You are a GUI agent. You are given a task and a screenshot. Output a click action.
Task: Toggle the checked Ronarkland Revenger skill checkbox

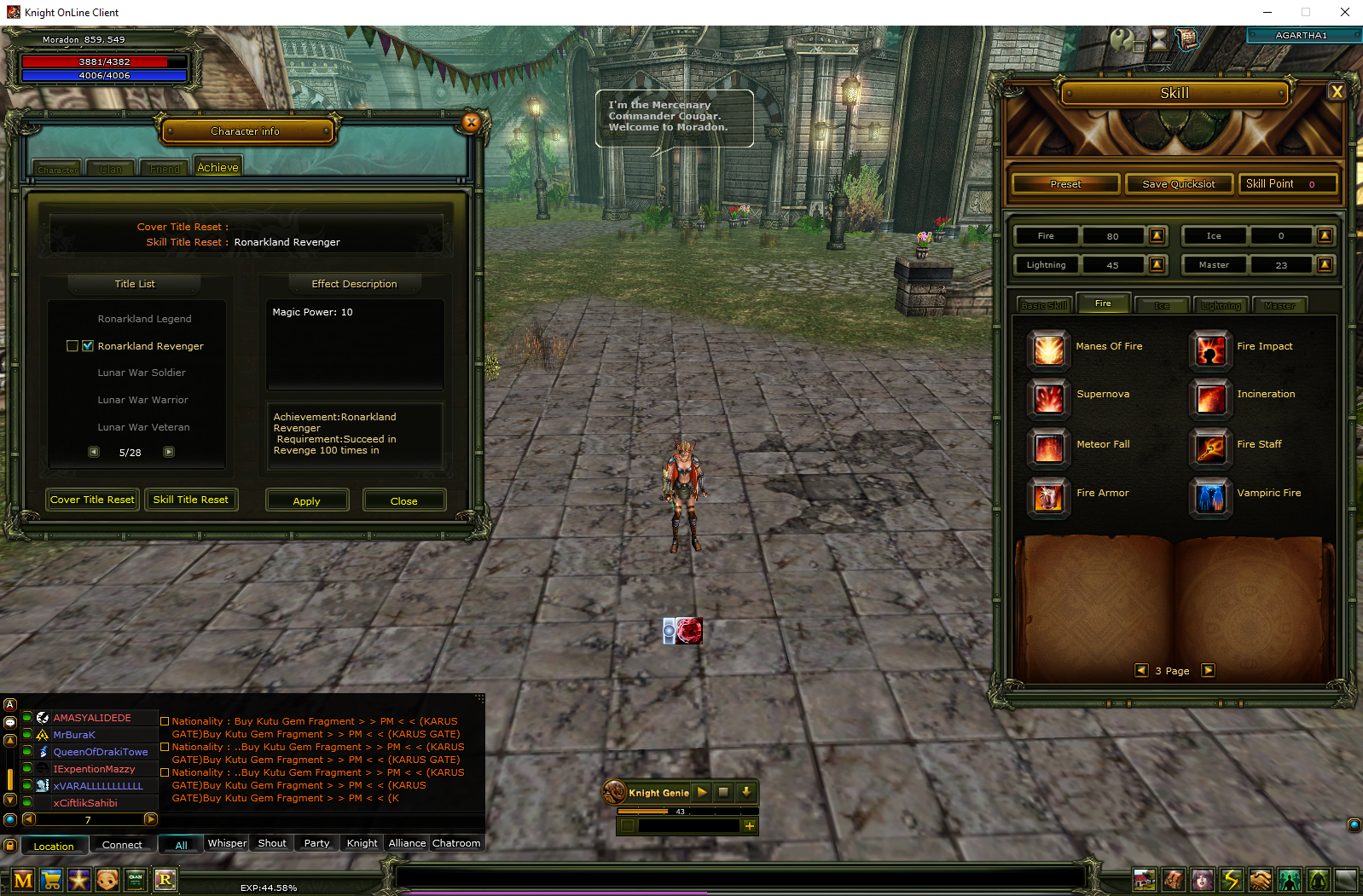(x=88, y=346)
